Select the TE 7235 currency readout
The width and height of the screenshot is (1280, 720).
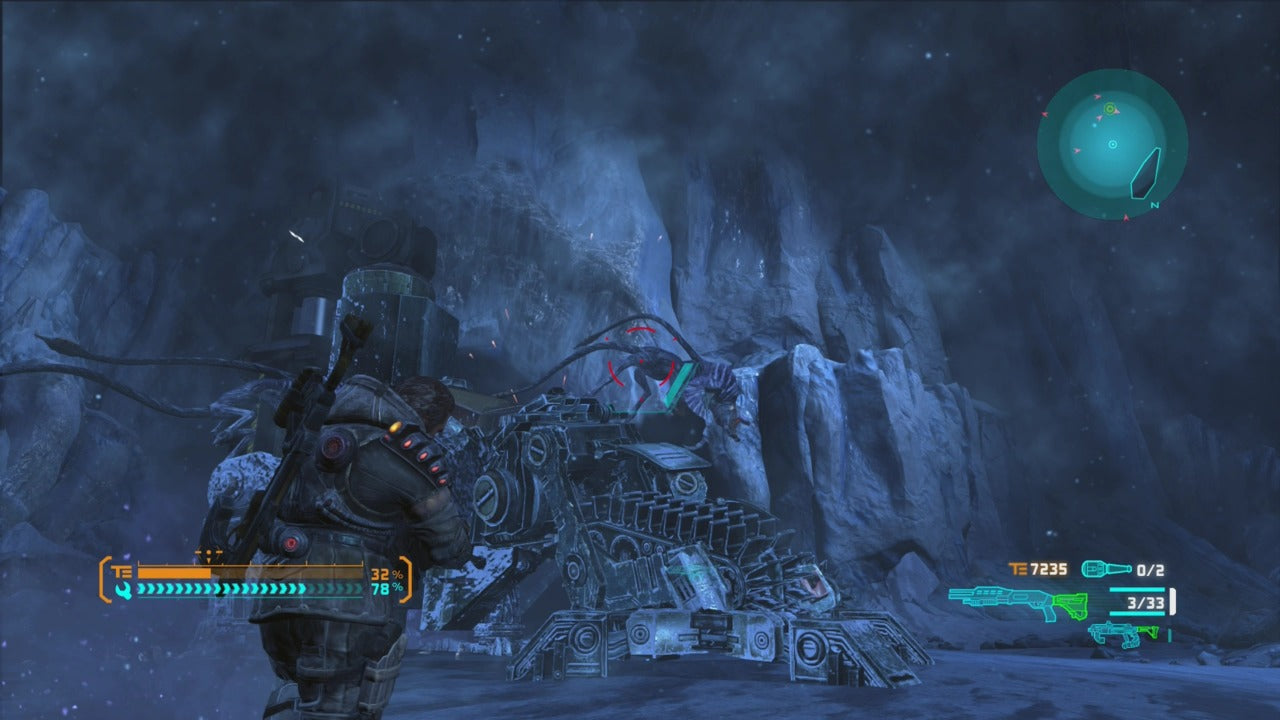[x=1049, y=569]
